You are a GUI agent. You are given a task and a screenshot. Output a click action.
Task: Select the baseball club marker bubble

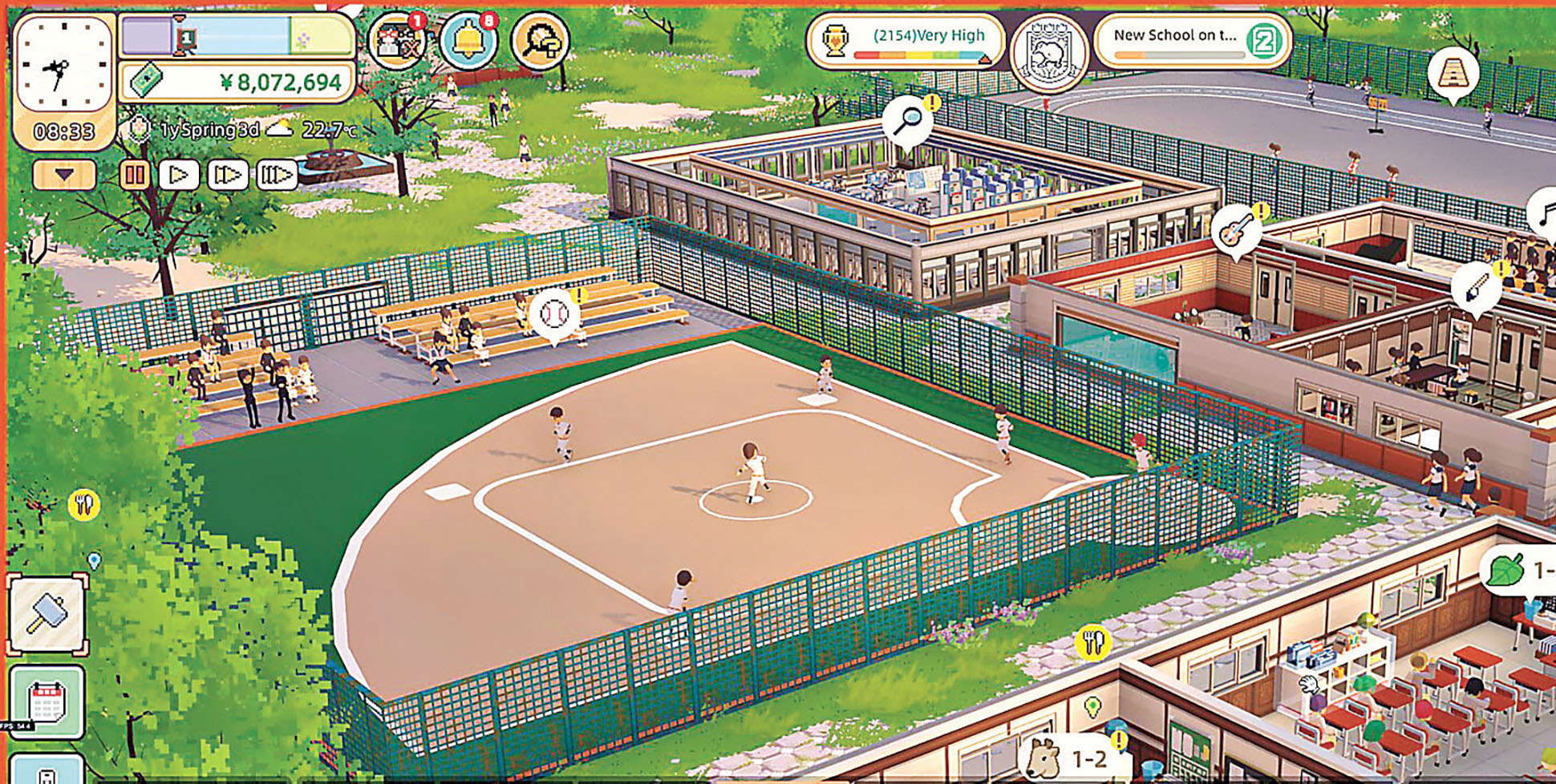click(553, 314)
